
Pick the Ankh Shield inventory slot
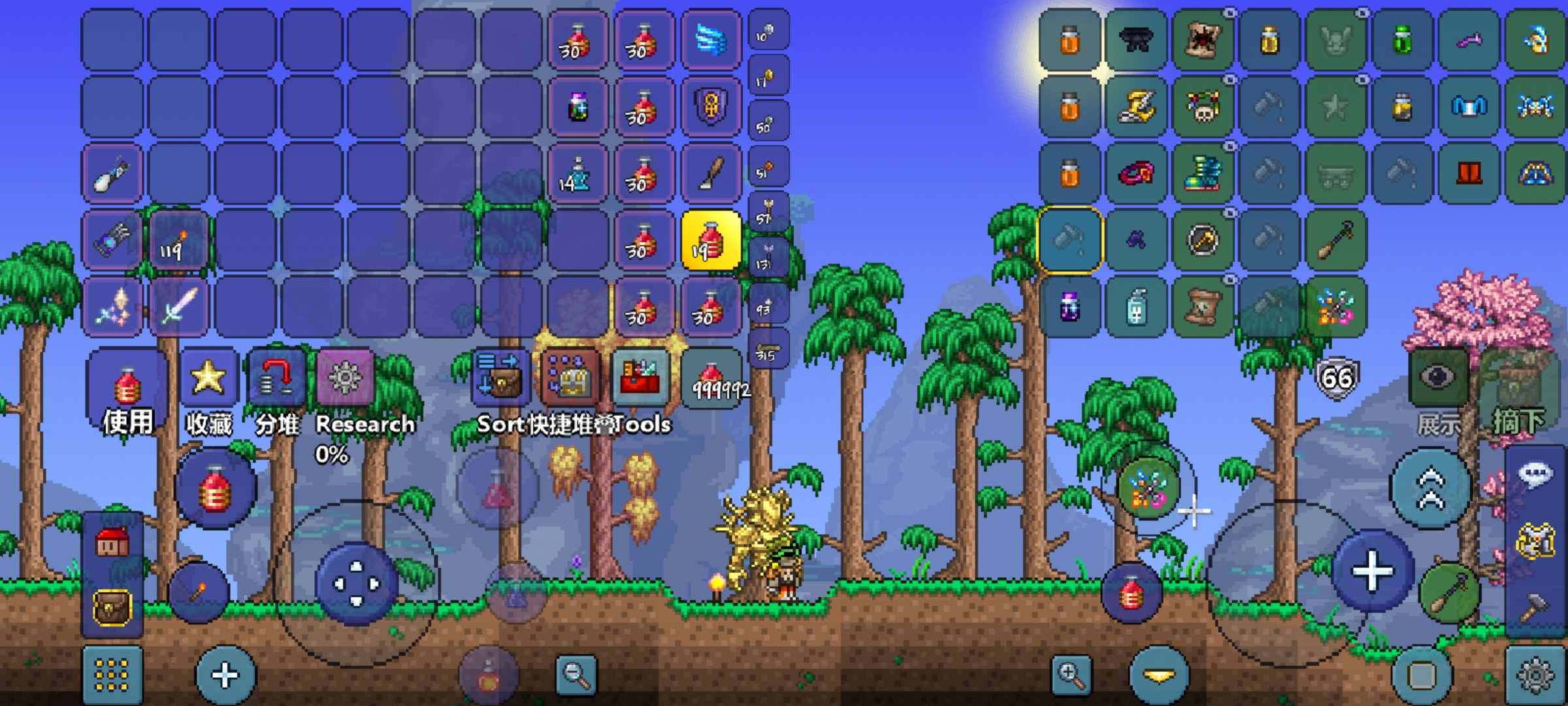710,107
